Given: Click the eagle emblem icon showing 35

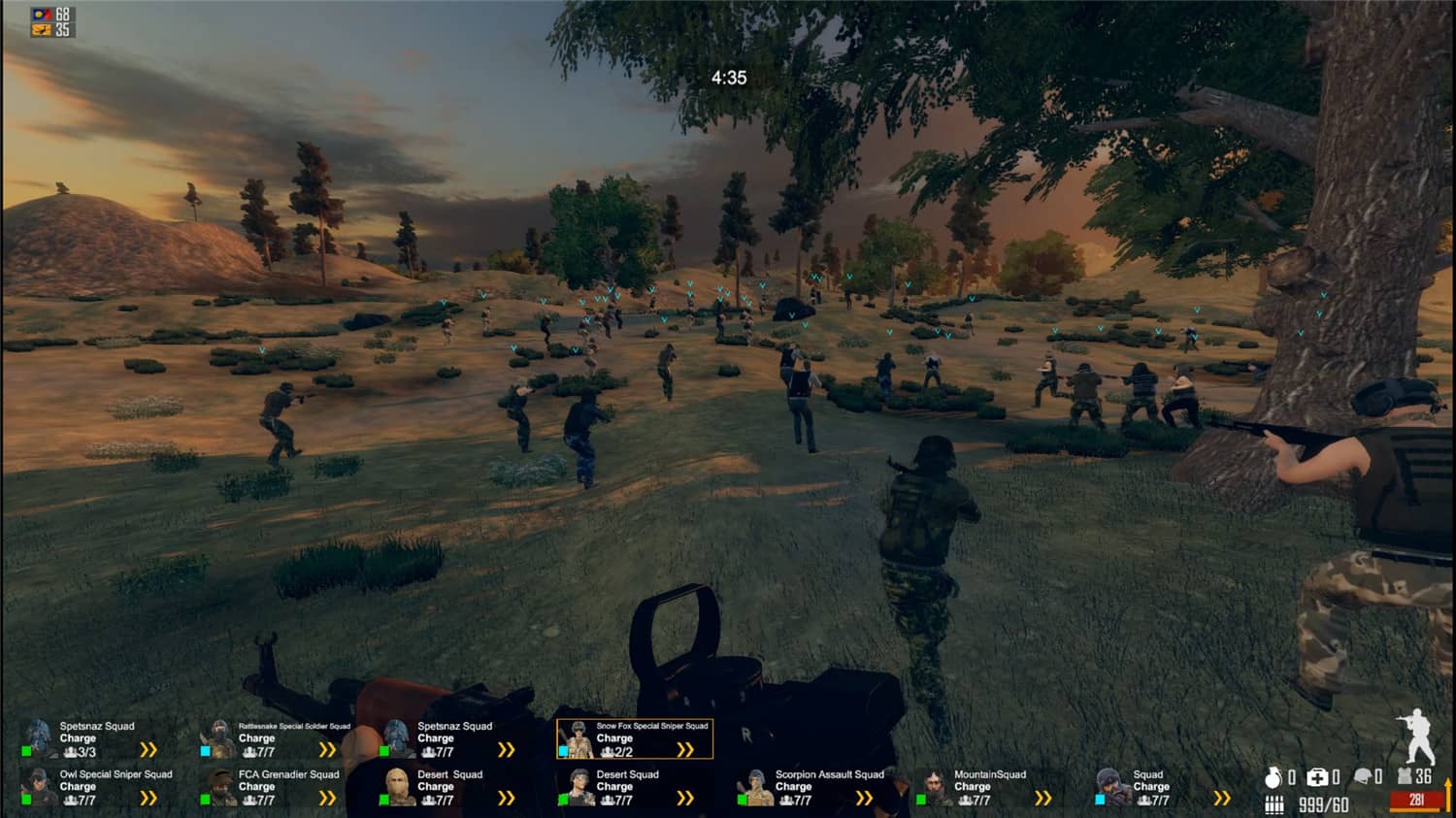Looking at the screenshot, I should click(41, 32).
